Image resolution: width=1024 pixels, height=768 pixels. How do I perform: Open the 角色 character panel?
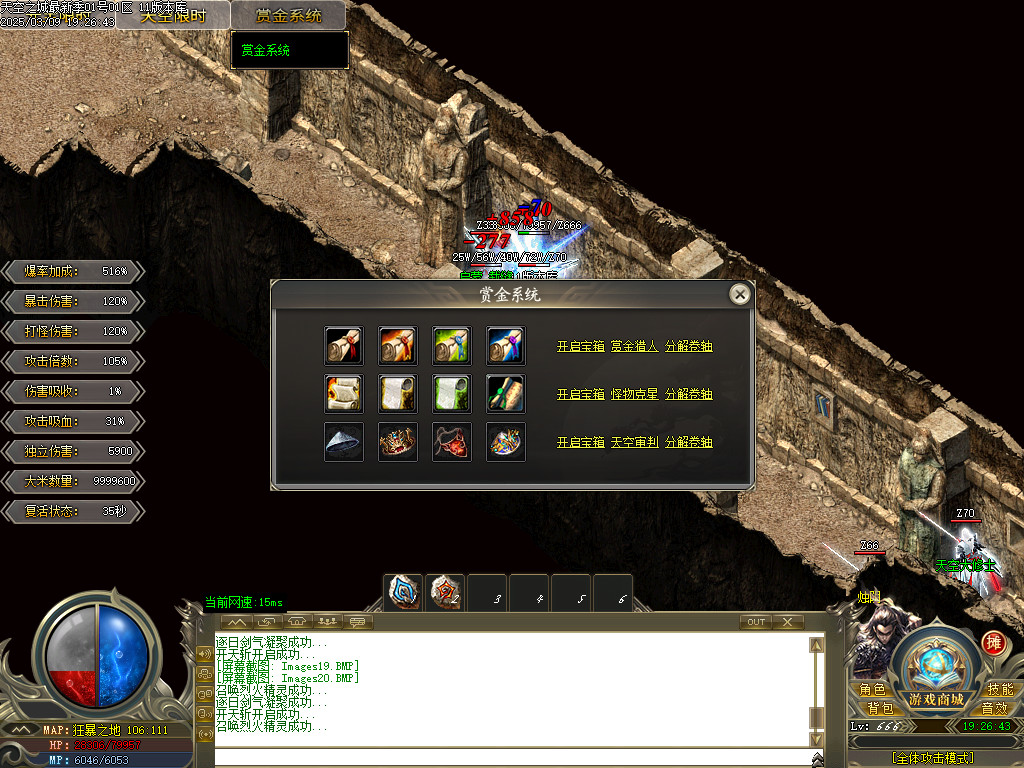pos(872,690)
